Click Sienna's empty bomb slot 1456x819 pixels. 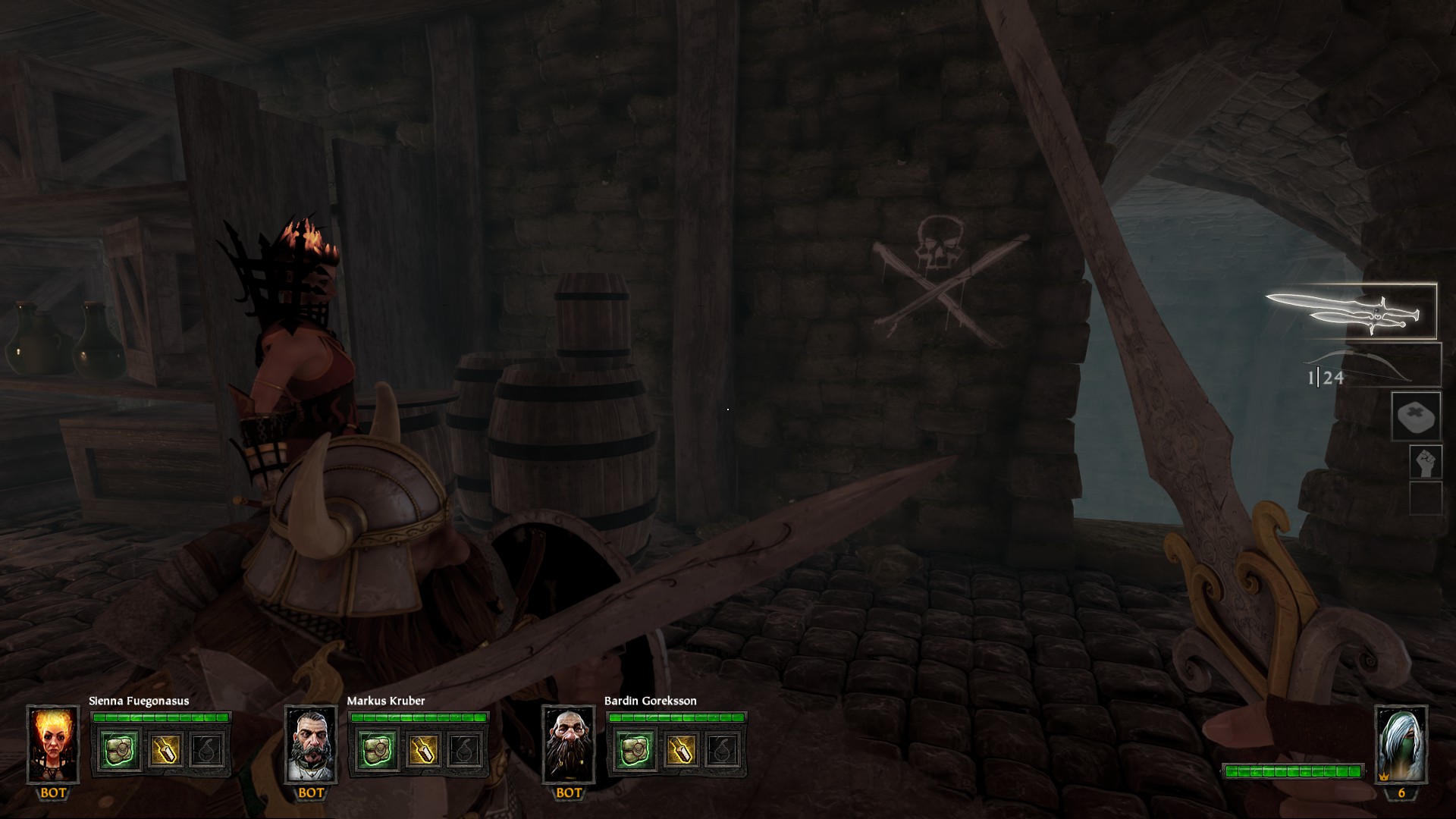click(x=208, y=749)
